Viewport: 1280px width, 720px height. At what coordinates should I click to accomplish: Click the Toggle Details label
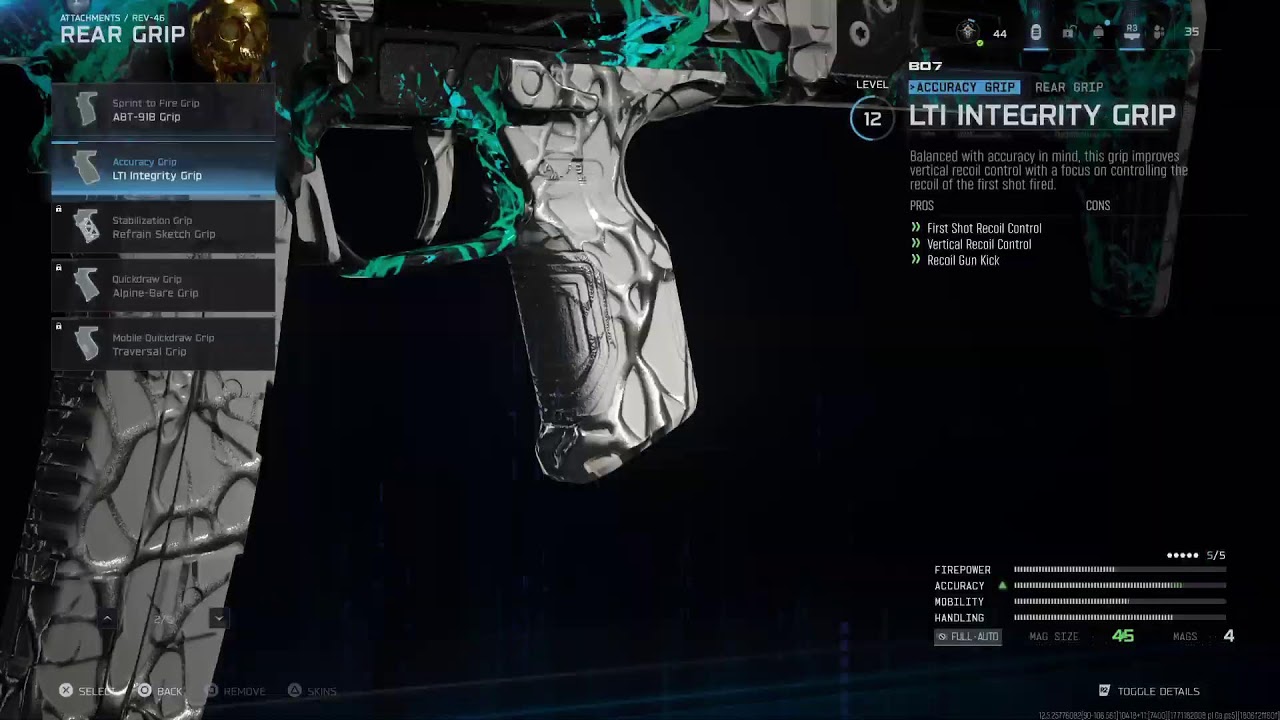coord(1157,691)
